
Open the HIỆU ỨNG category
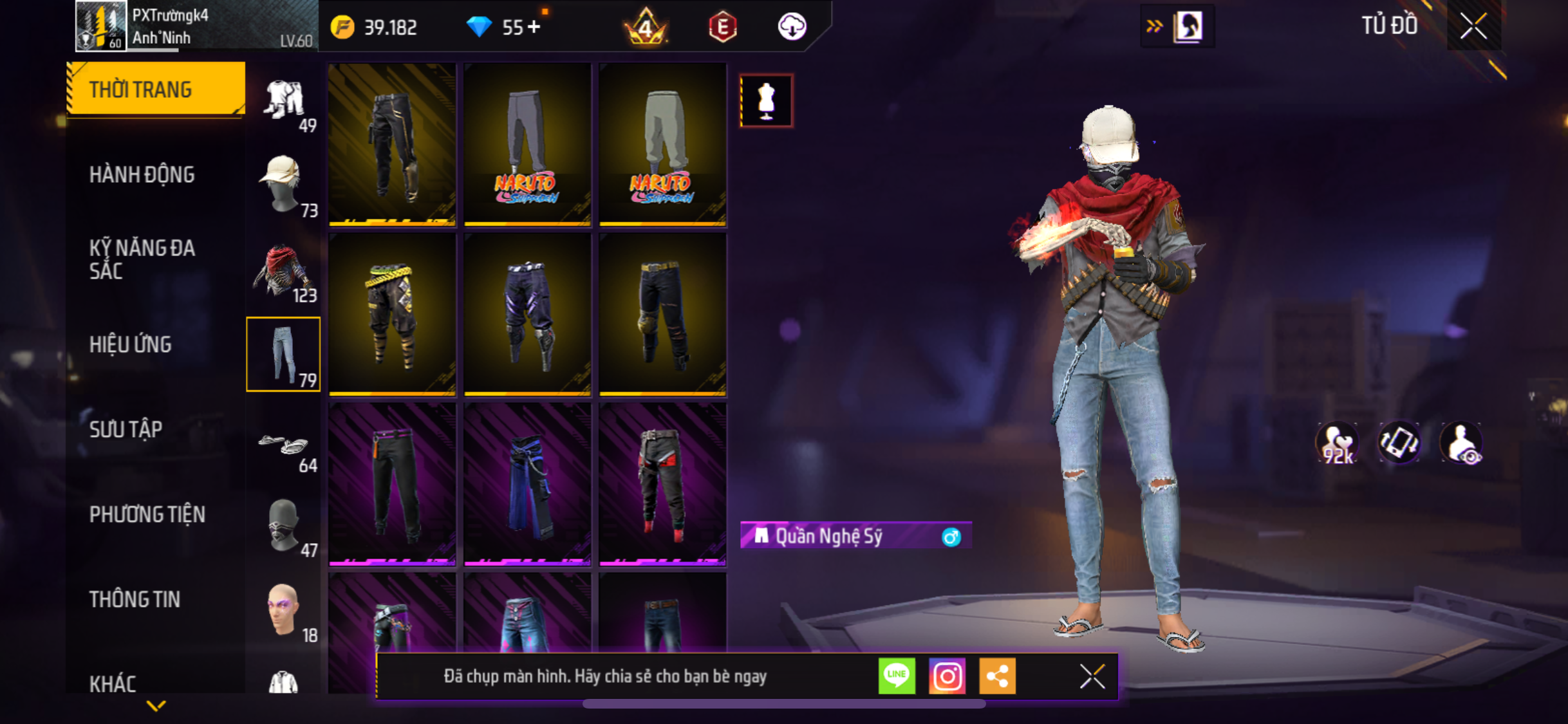131,344
